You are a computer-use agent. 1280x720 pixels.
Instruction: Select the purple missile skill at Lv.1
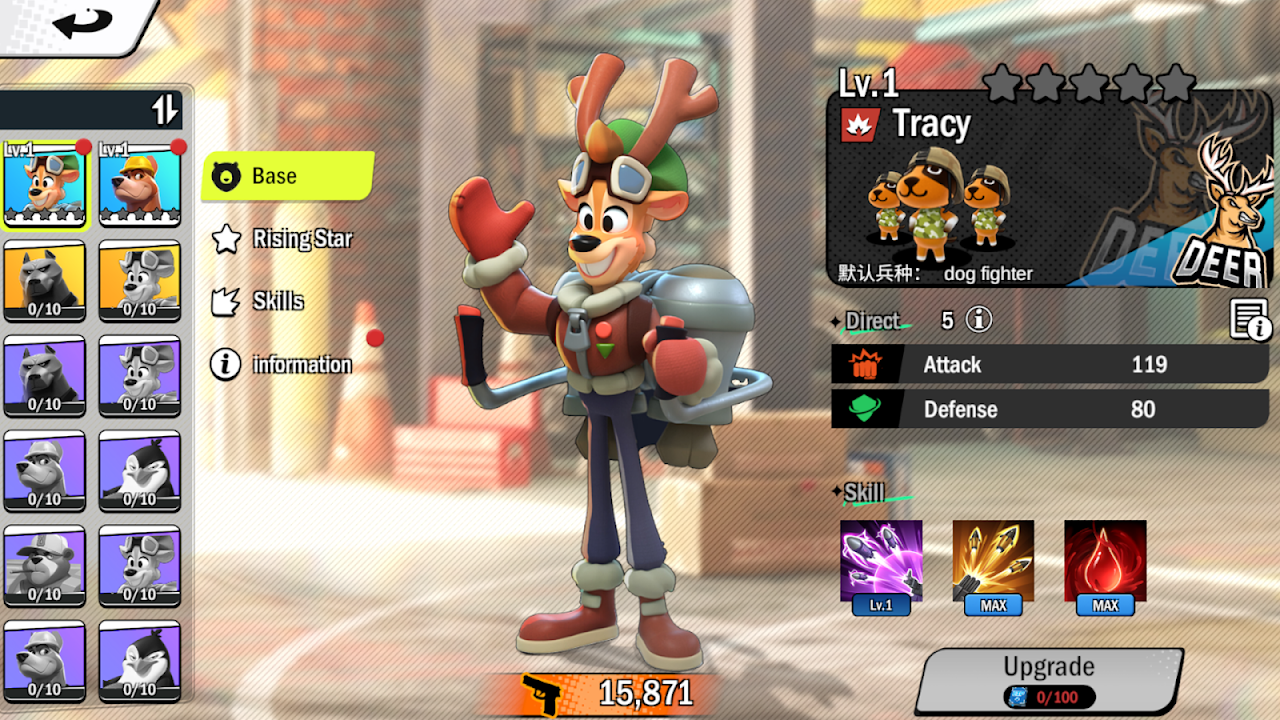(x=881, y=561)
